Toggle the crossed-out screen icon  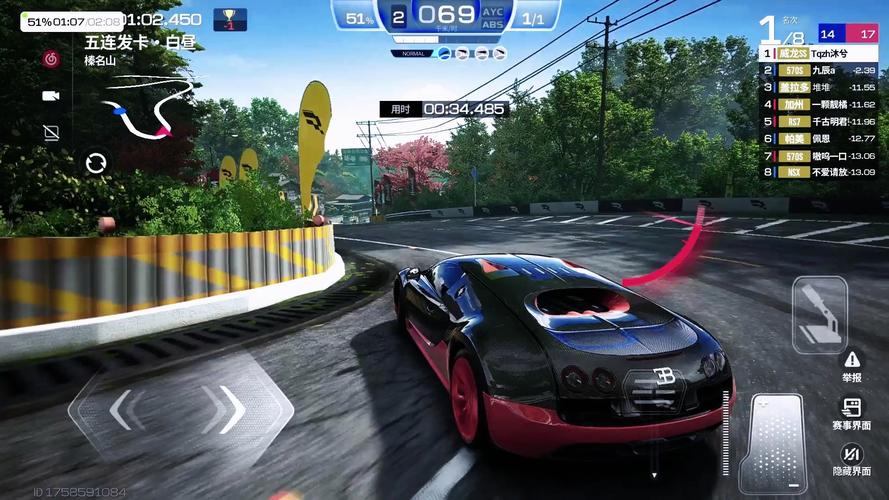click(51, 132)
